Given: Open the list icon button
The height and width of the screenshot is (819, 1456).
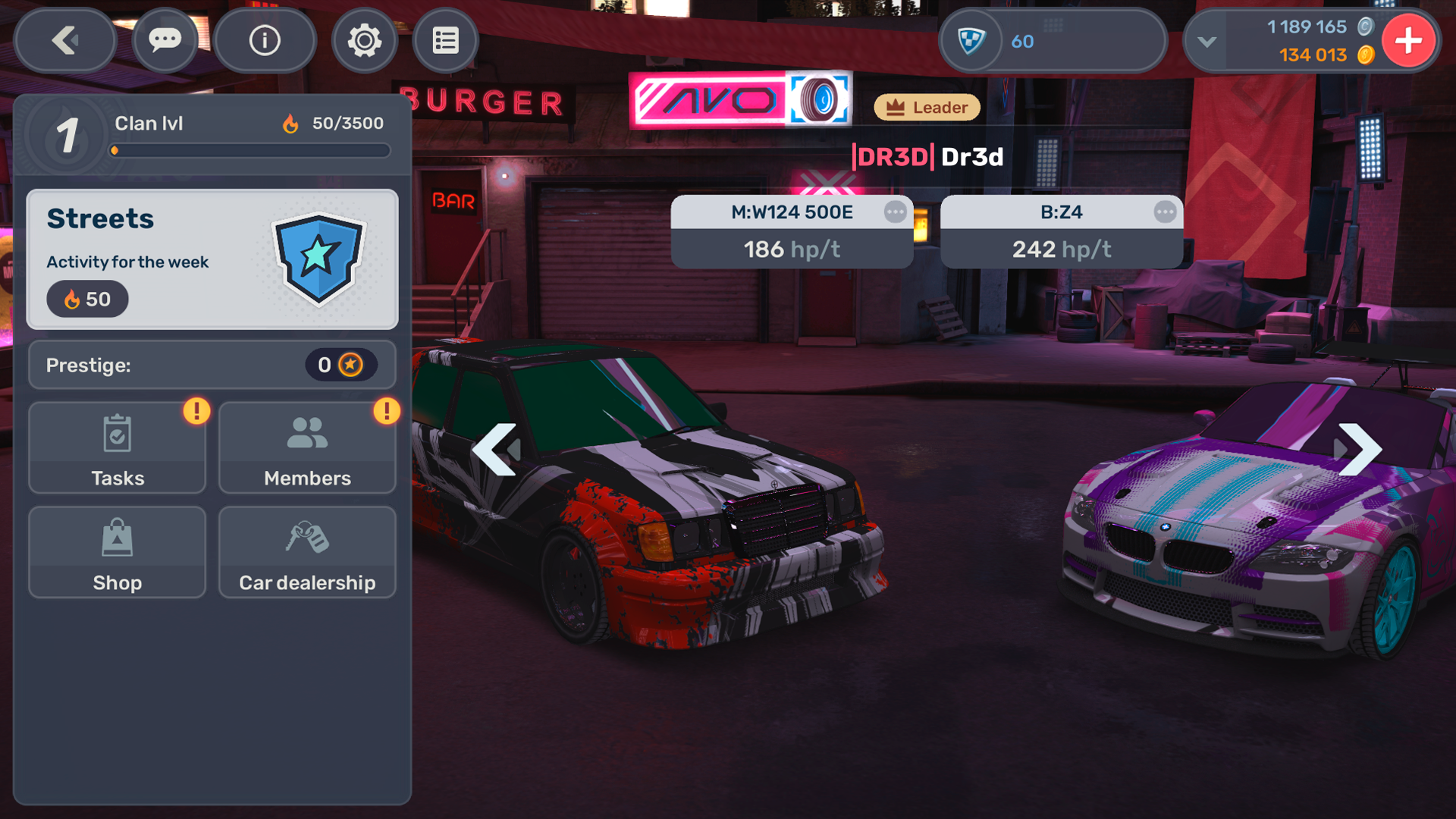Looking at the screenshot, I should point(446,41).
